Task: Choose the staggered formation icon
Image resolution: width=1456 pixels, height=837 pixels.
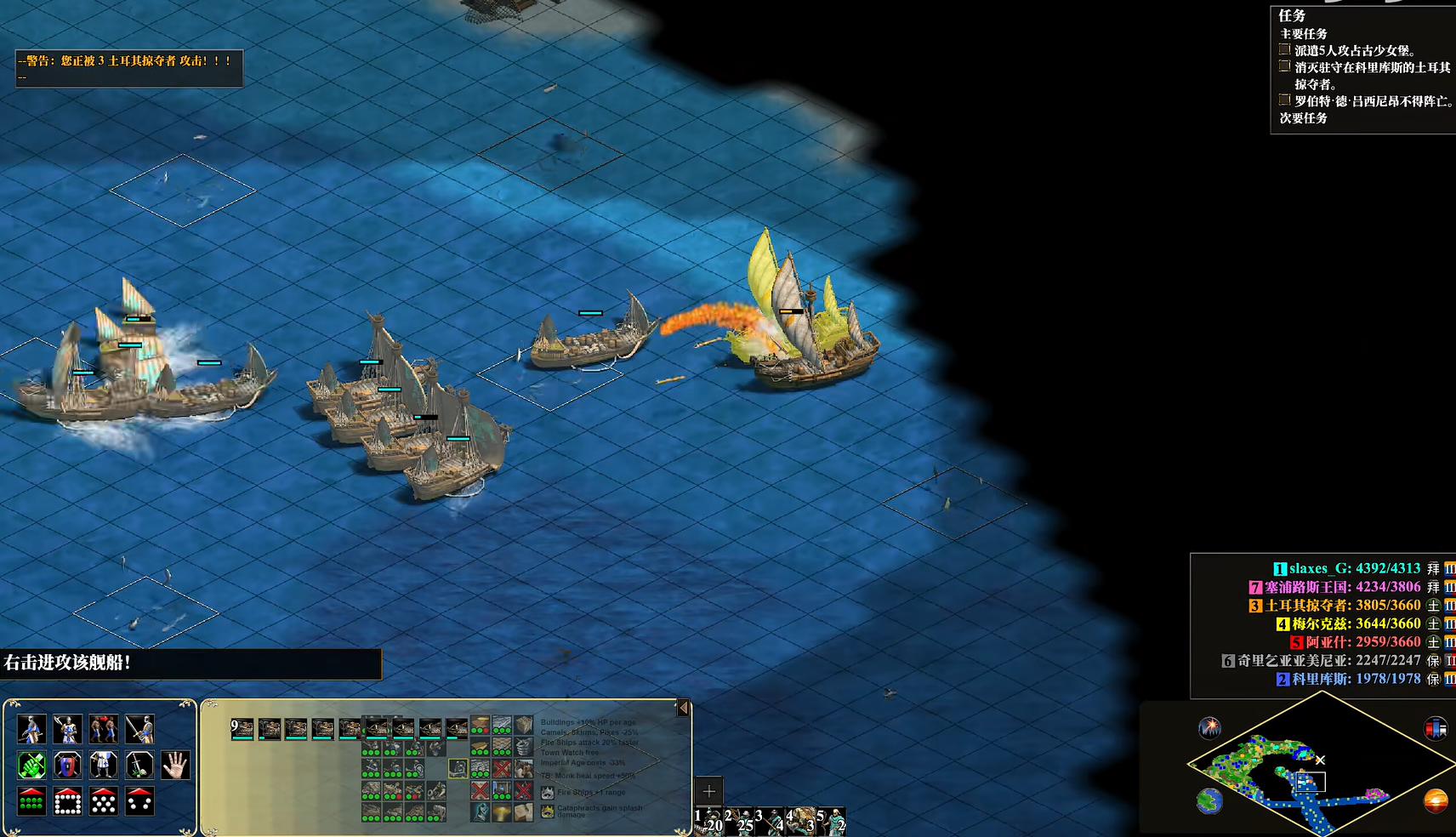Action: [x=104, y=800]
